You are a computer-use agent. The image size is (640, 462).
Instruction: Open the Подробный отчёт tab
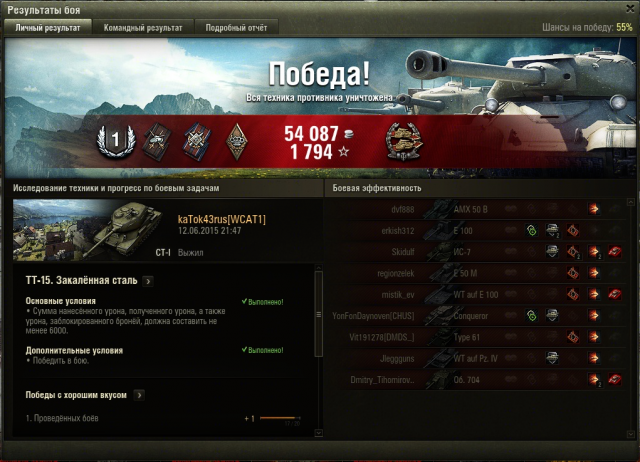coord(234,28)
